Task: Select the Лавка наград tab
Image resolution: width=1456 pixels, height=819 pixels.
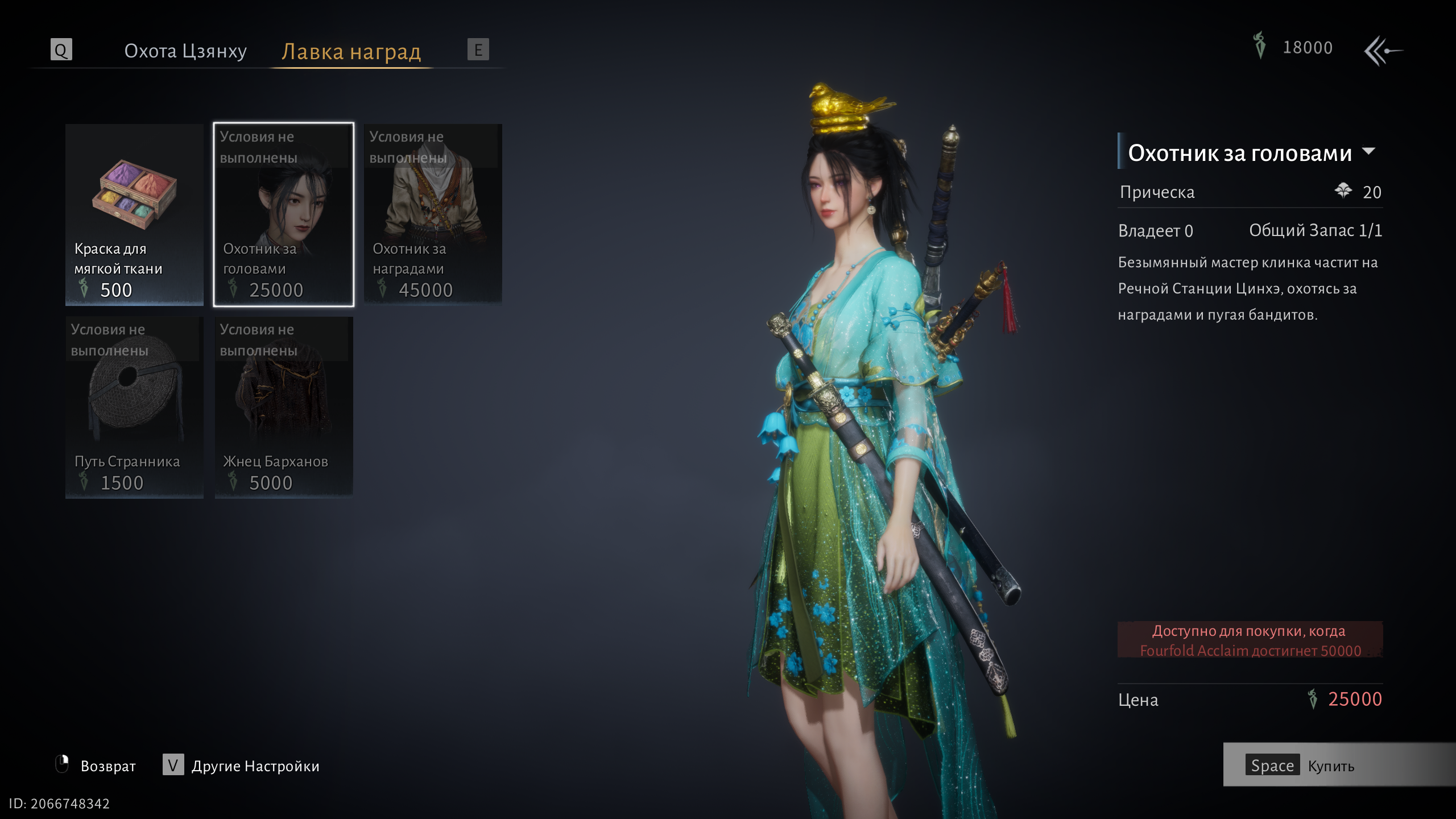Action: coord(351,52)
